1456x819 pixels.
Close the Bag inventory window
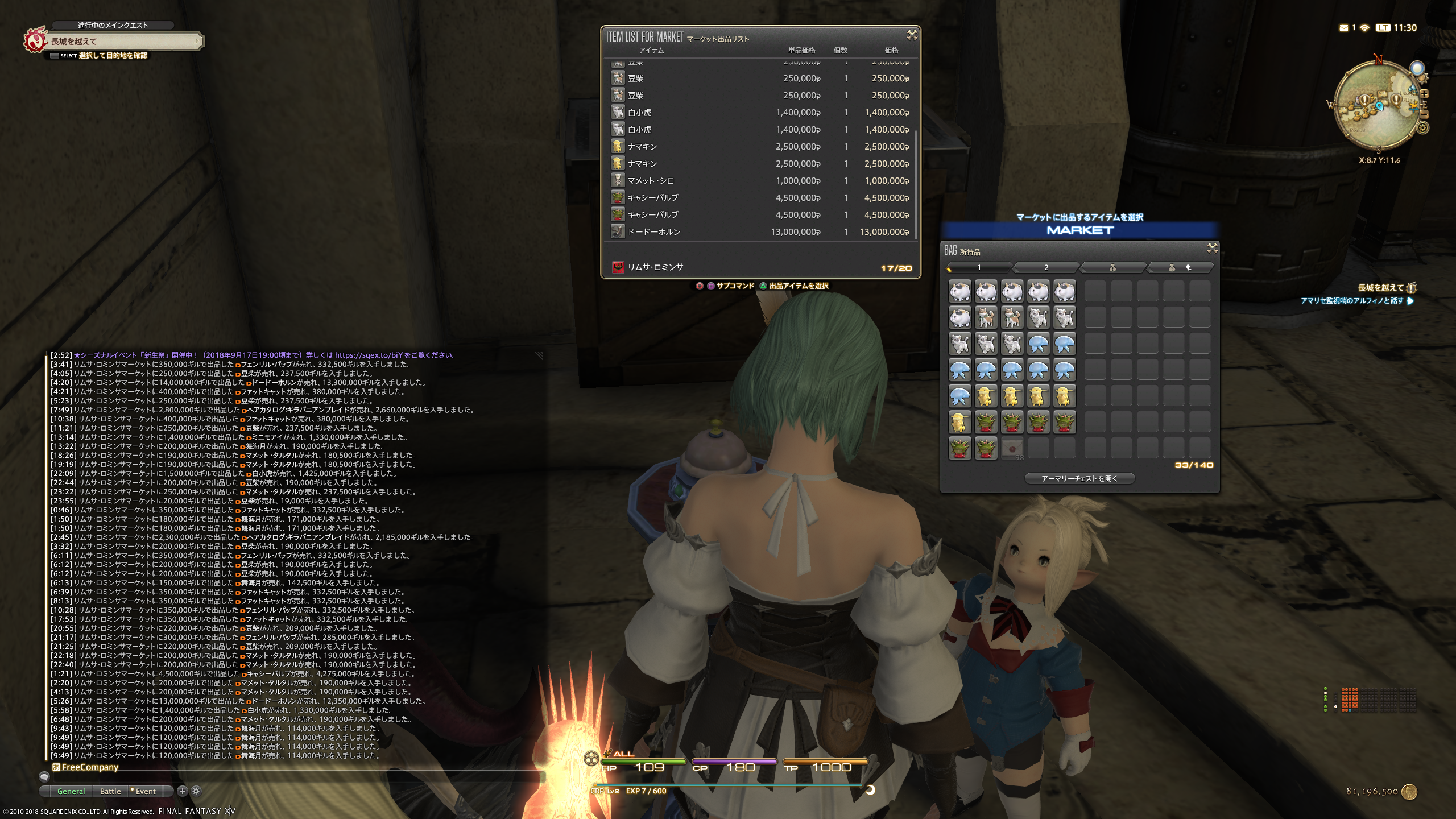1212,248
